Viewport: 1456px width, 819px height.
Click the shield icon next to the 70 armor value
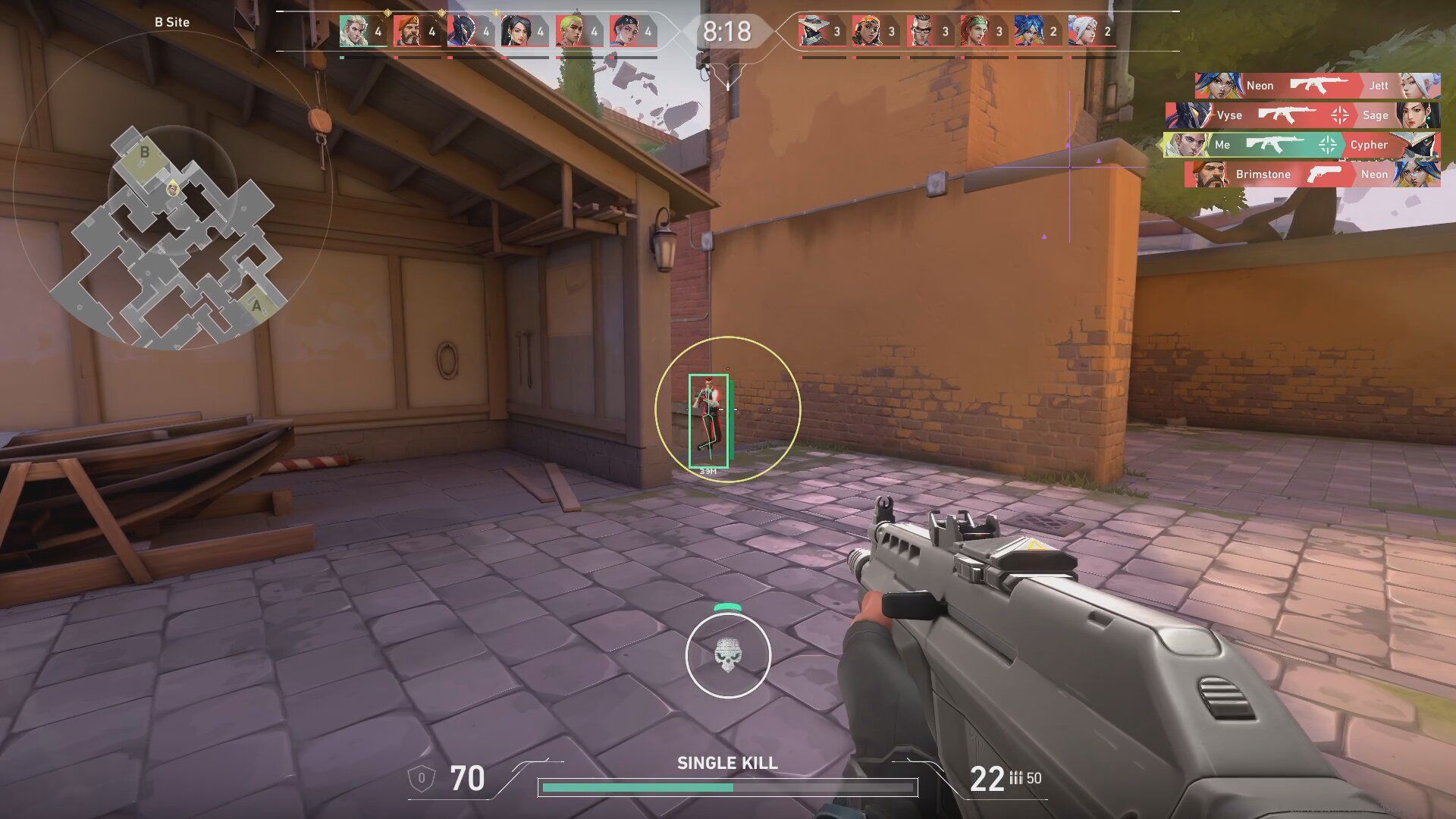point(420,779)
